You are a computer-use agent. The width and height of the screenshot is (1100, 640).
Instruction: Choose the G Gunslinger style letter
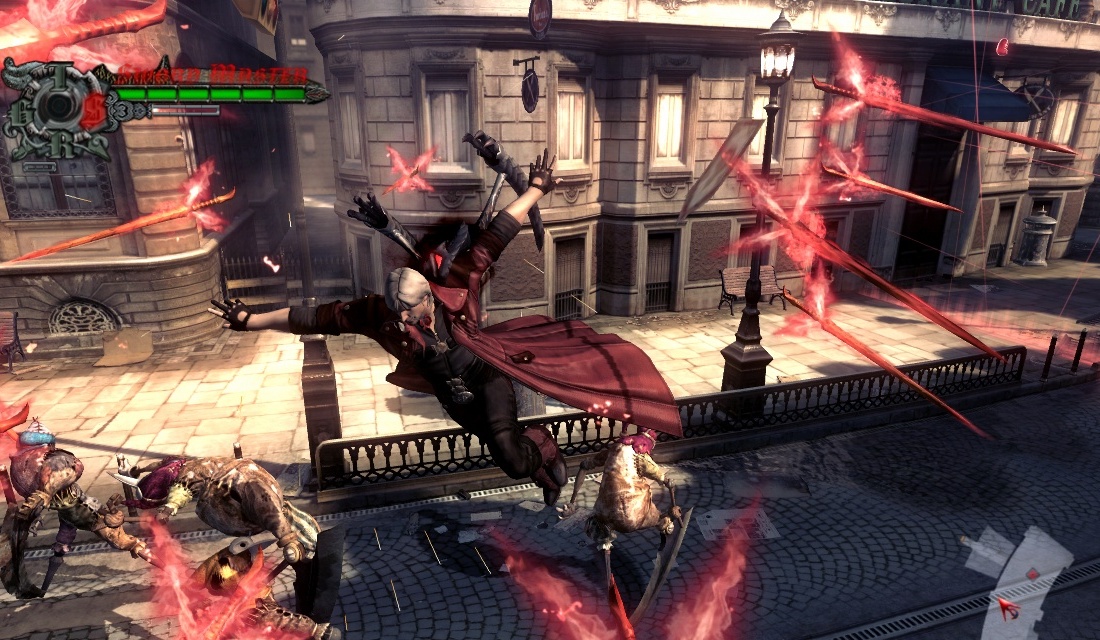tap(20, 112)
